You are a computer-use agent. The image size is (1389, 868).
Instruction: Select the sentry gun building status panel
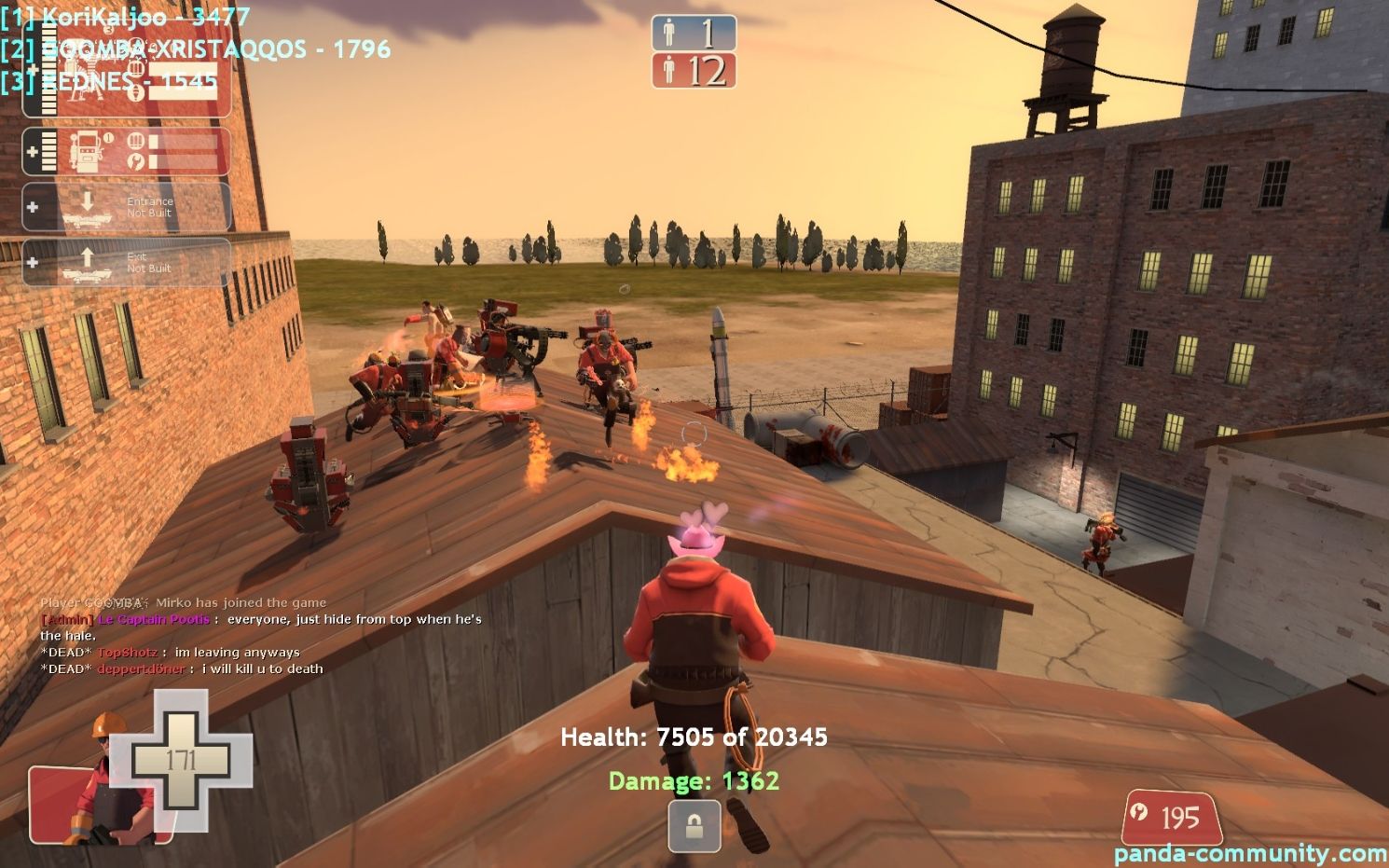(127, 84)
